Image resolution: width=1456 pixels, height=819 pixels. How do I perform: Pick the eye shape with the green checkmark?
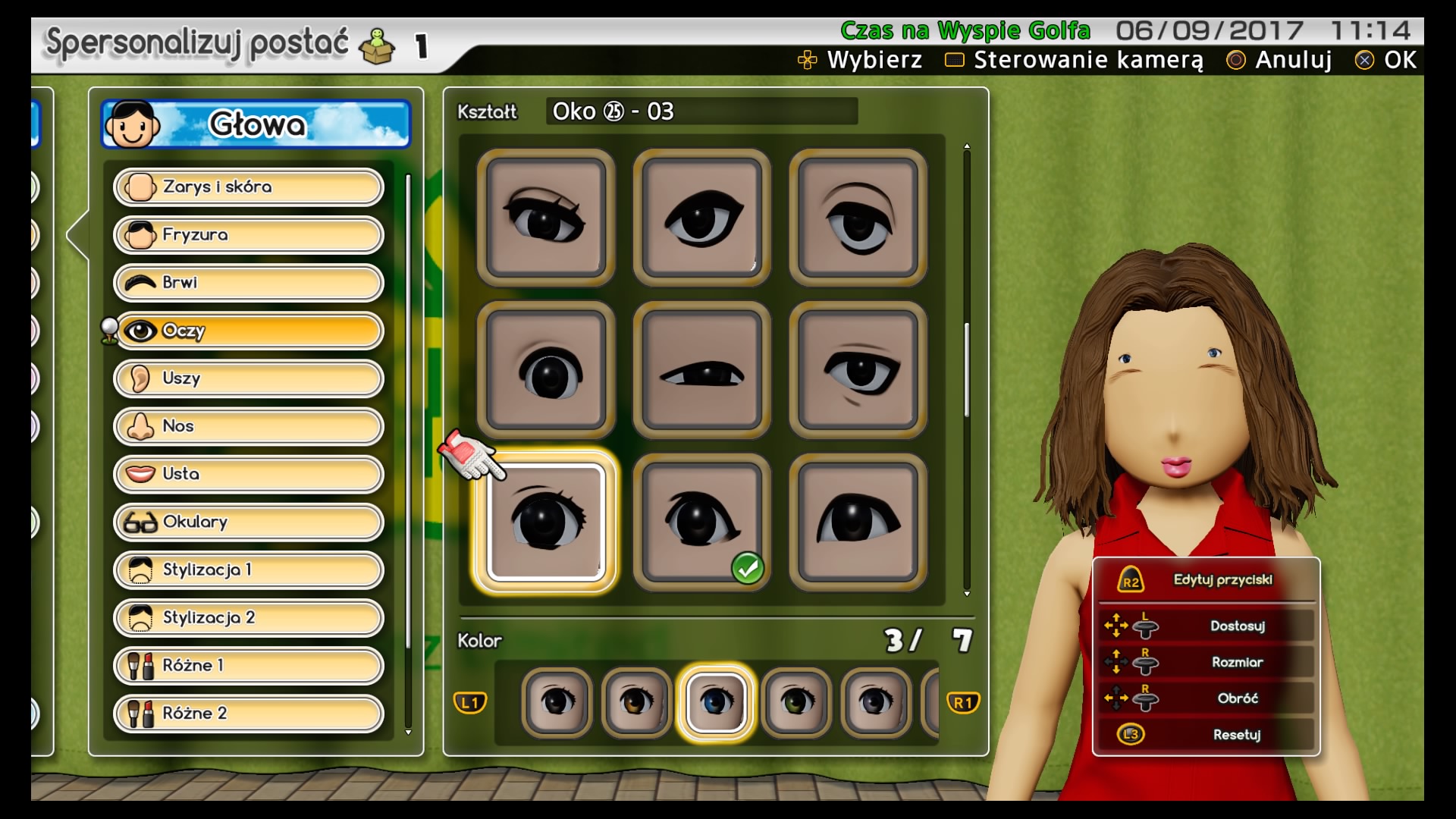tap(701, 522)
